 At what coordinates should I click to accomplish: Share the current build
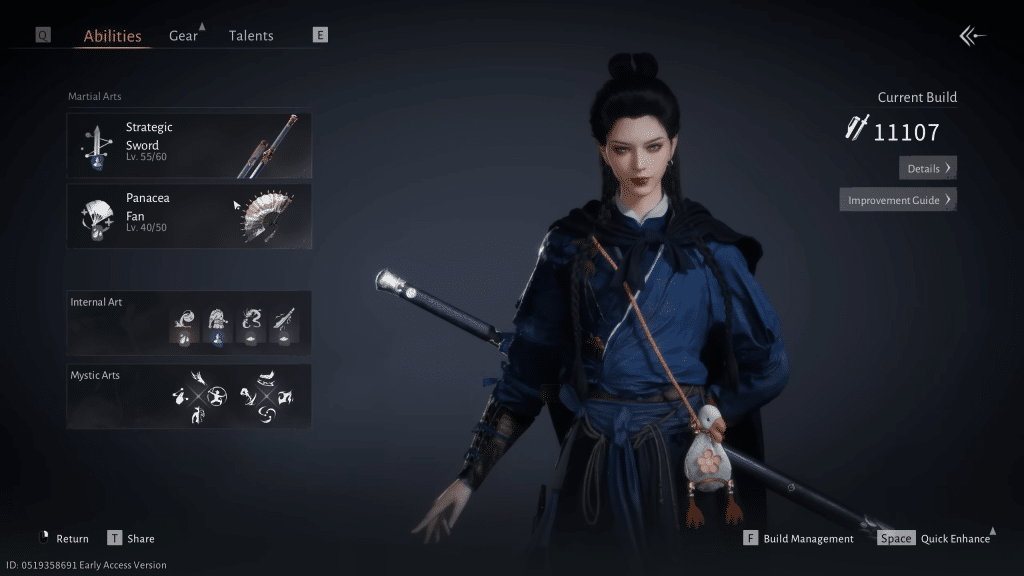(131, 538)
